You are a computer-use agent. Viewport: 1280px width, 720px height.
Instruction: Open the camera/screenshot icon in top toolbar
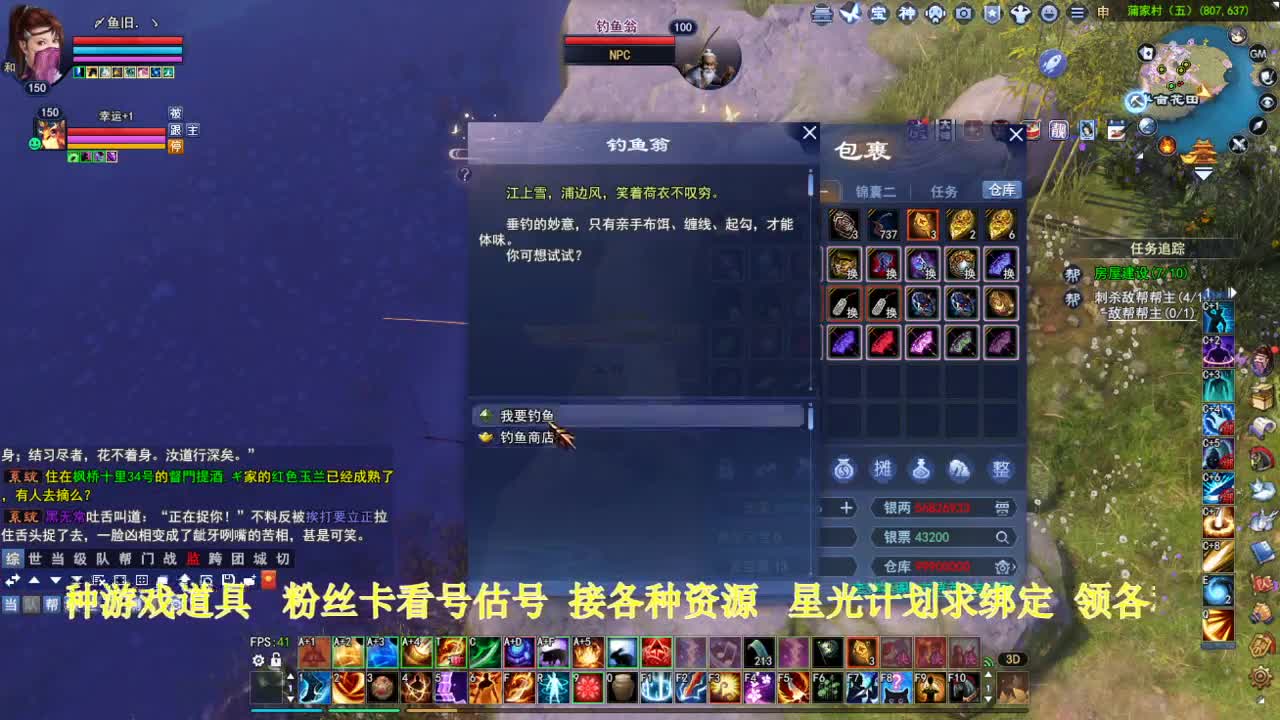coord(964,12)
